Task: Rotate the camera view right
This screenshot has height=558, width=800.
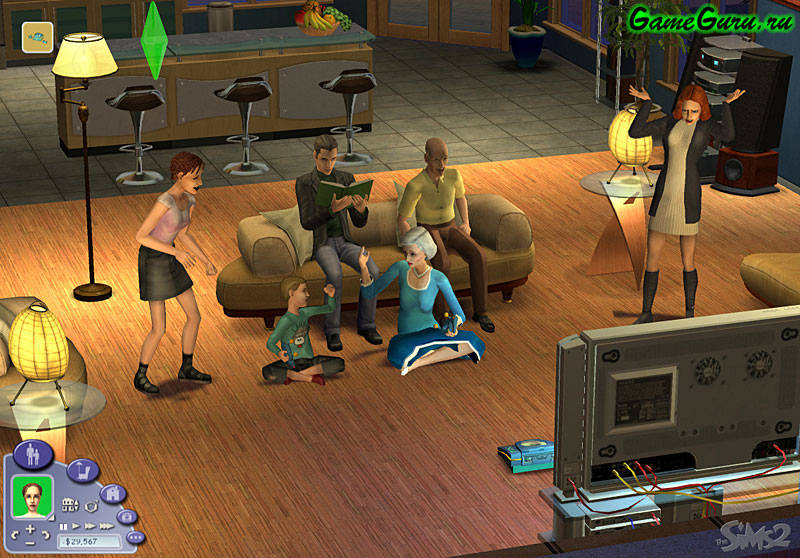Action: coord(46,537)
